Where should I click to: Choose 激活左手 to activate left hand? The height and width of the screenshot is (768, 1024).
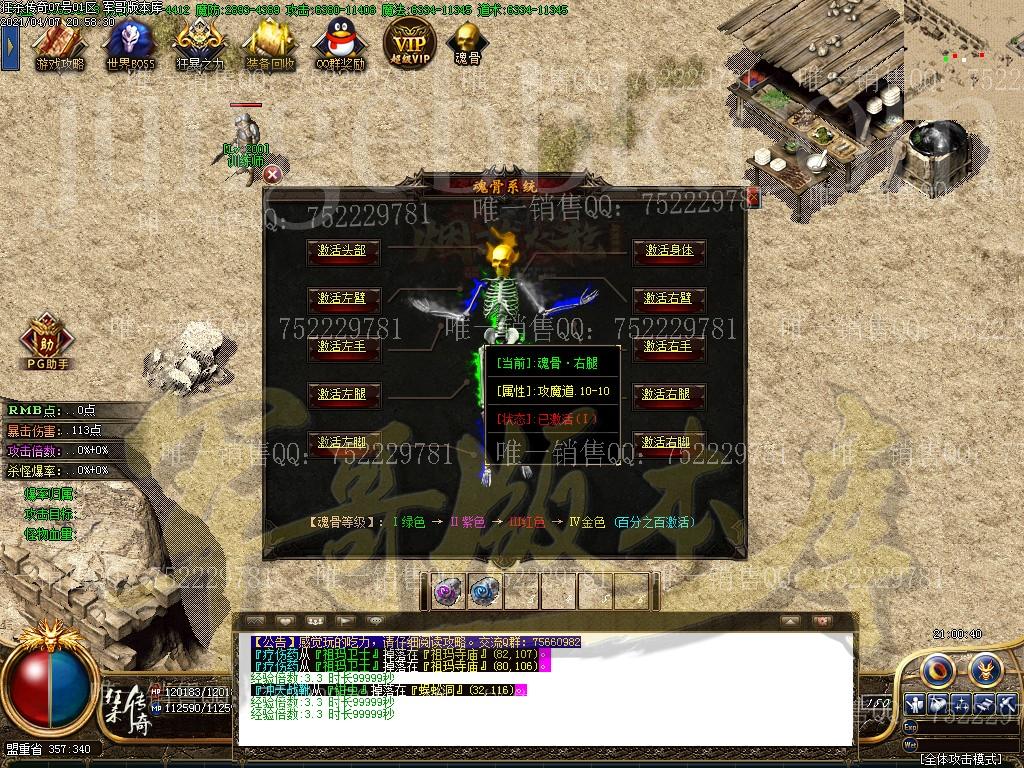(342, 346)
